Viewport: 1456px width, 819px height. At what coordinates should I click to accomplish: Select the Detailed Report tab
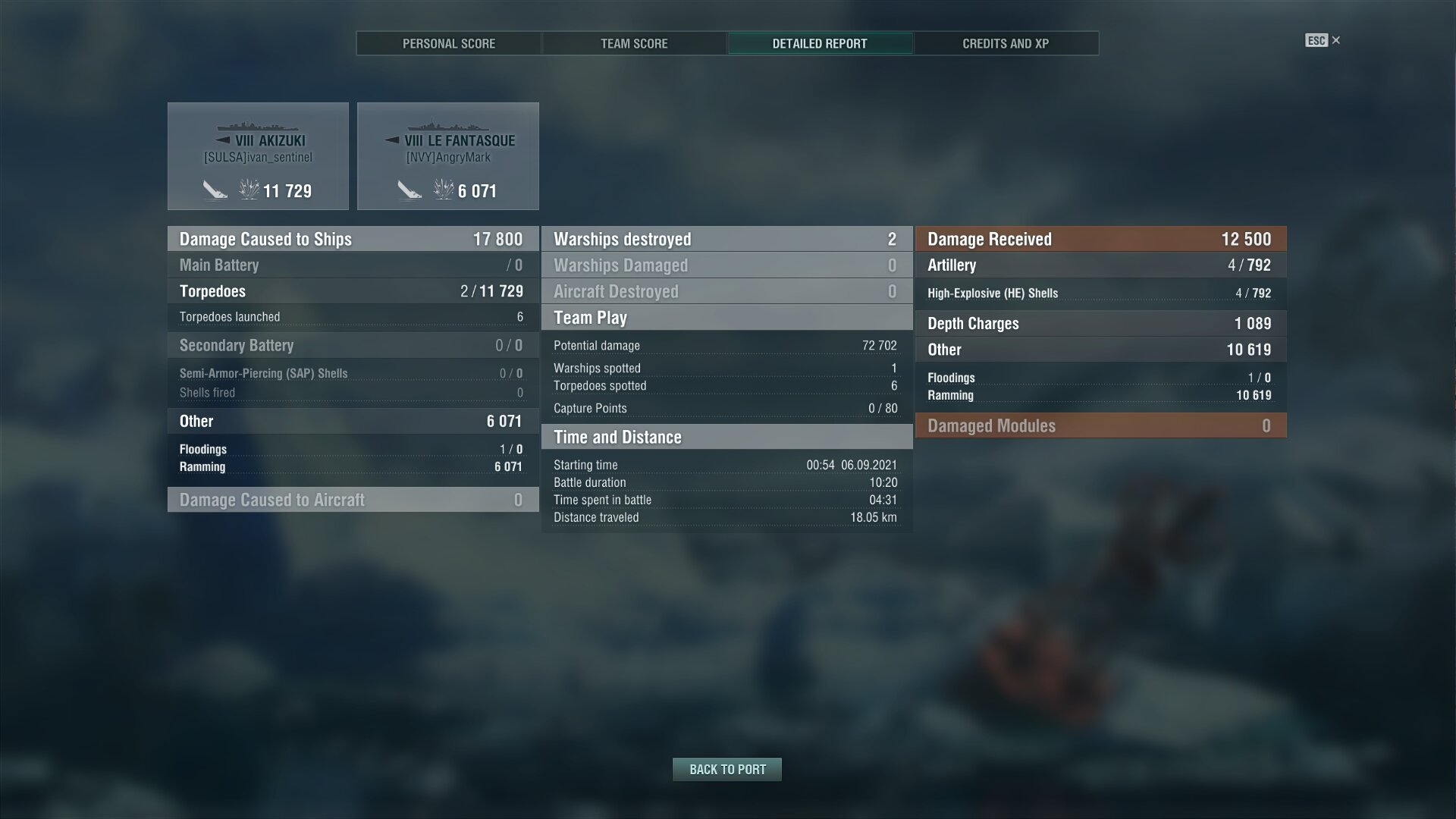(820, 44)
